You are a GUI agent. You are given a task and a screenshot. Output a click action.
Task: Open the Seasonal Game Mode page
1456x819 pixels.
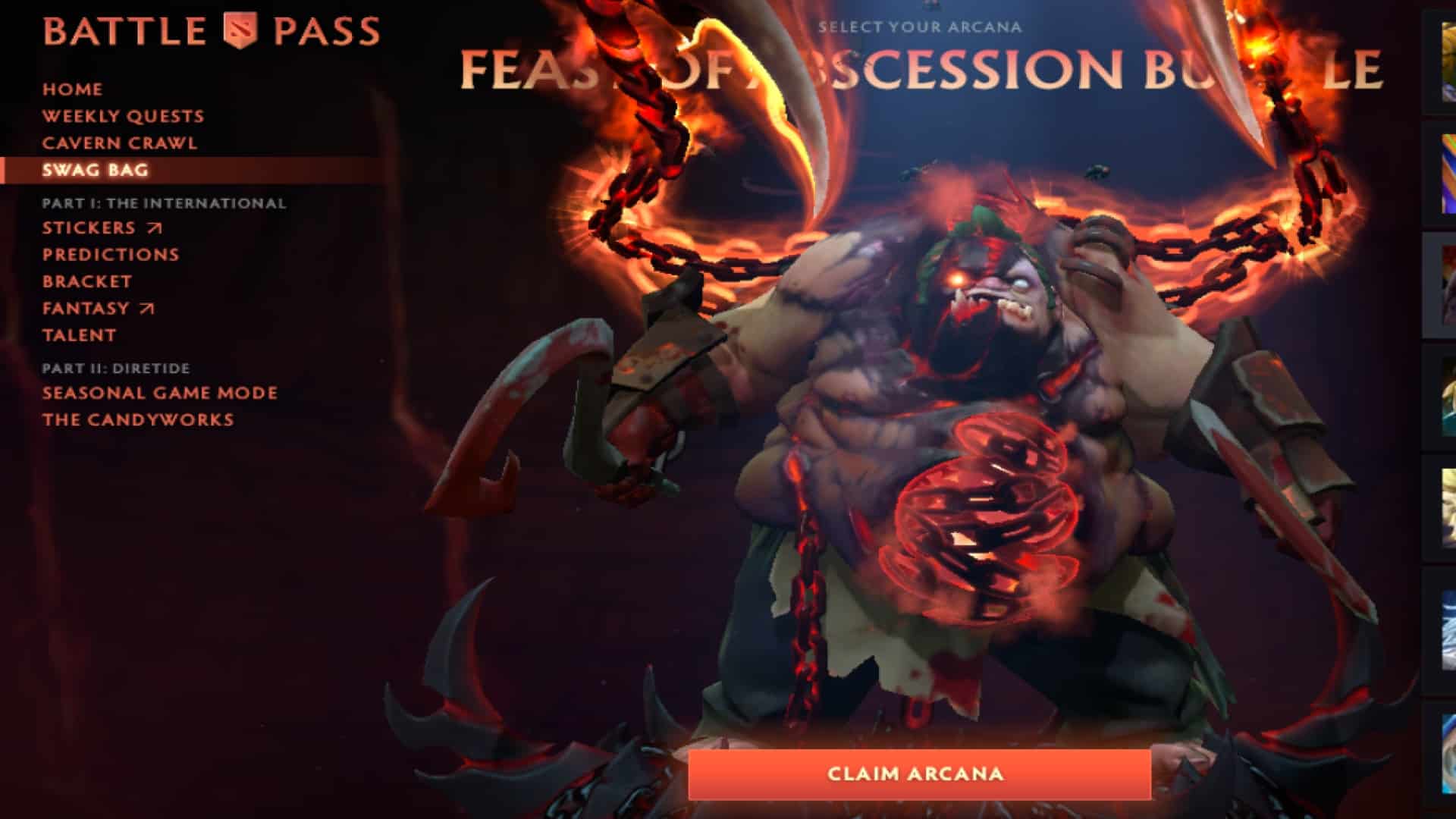pos(159,393)
